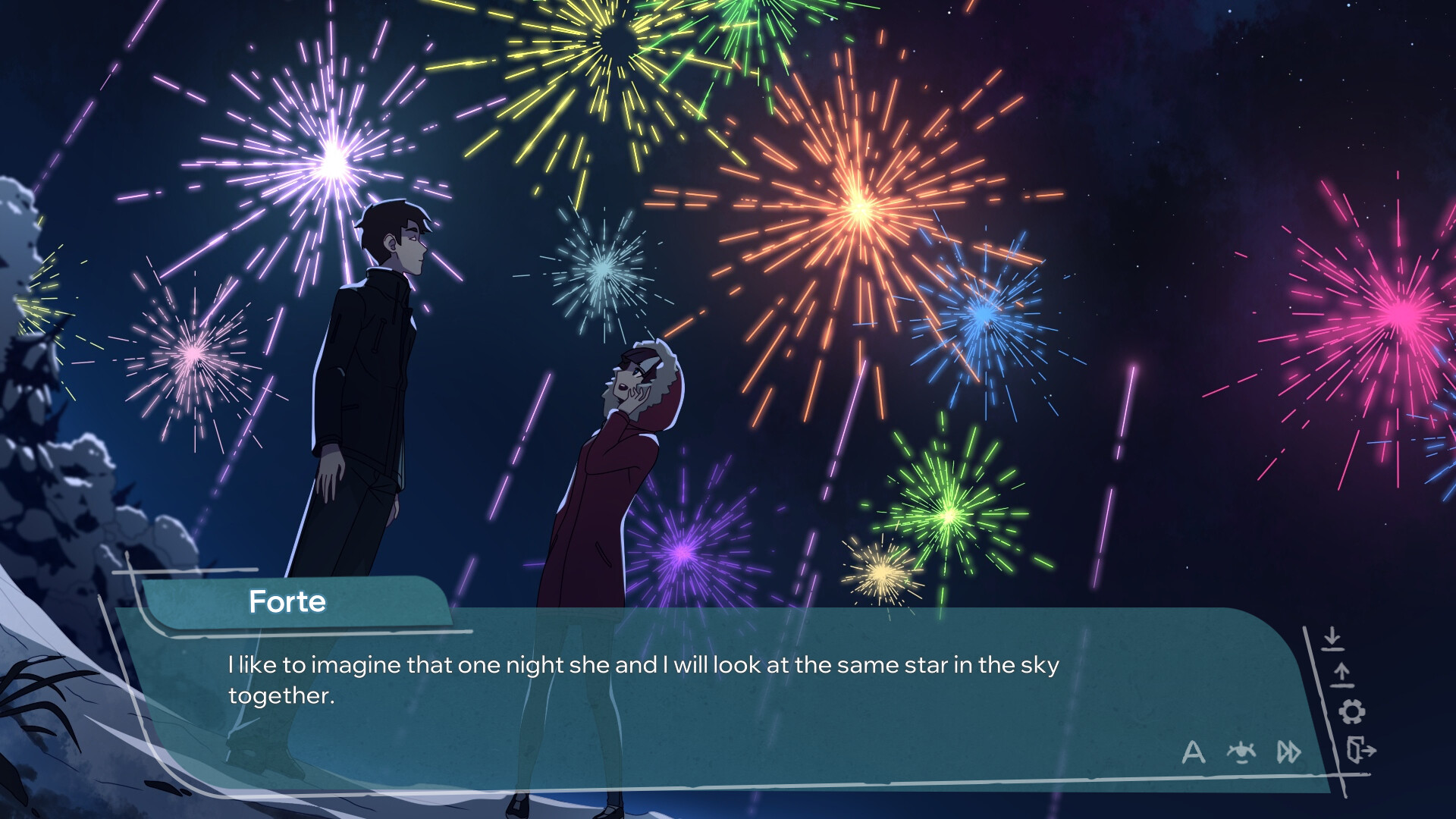Click the green firework above the textbox
The image size is (1456, 819).
(x=948, y=516)
